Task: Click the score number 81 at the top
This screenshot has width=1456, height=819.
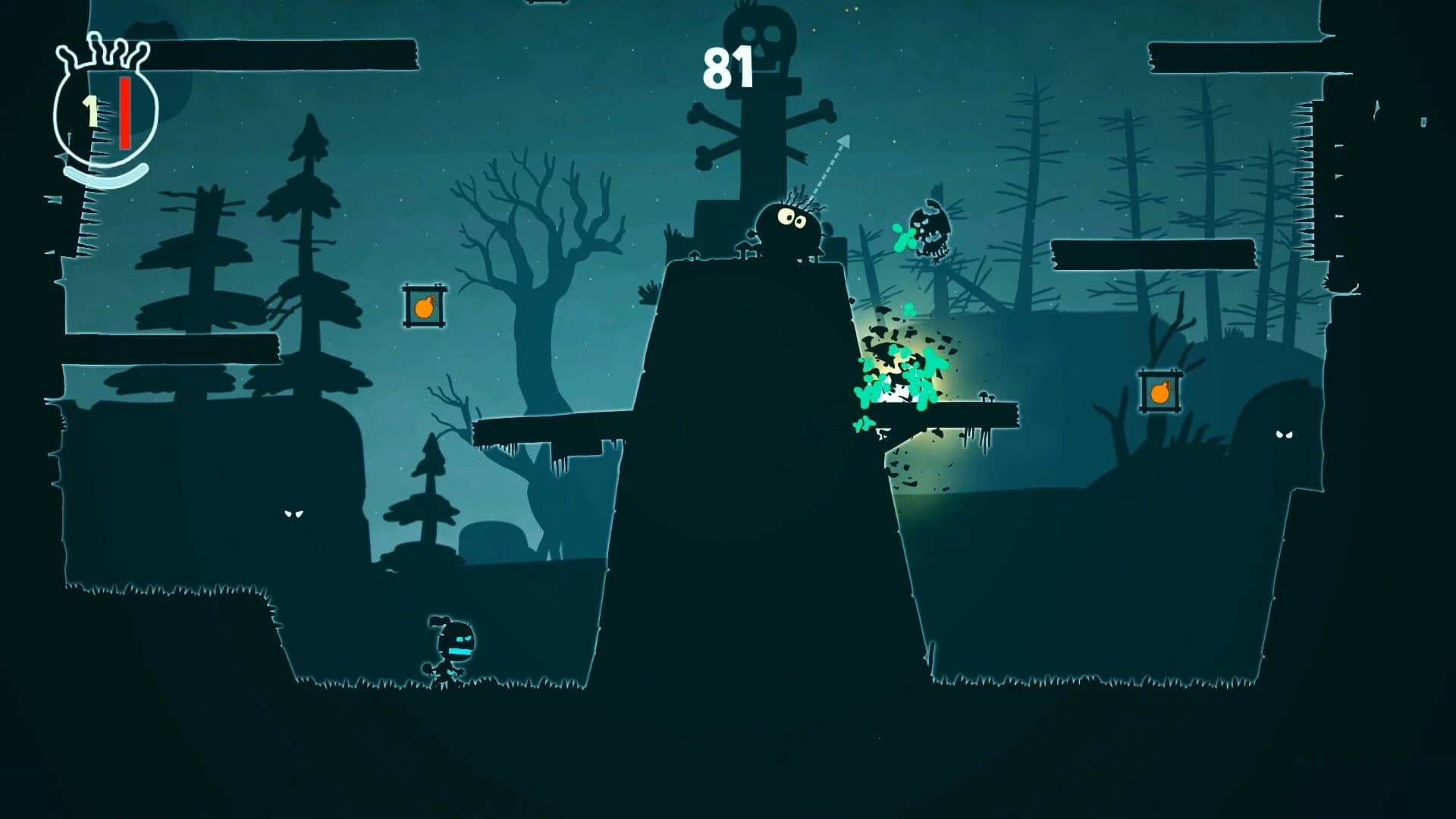Action: click(x=728, y=68)
